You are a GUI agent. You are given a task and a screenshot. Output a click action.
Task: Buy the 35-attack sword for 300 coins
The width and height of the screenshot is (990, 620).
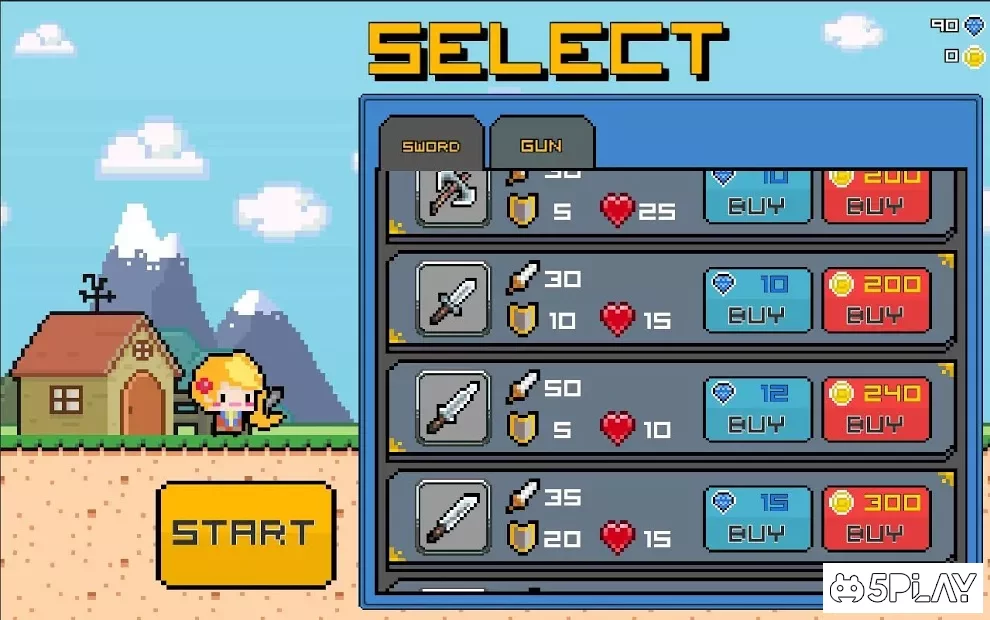[876, 517]
